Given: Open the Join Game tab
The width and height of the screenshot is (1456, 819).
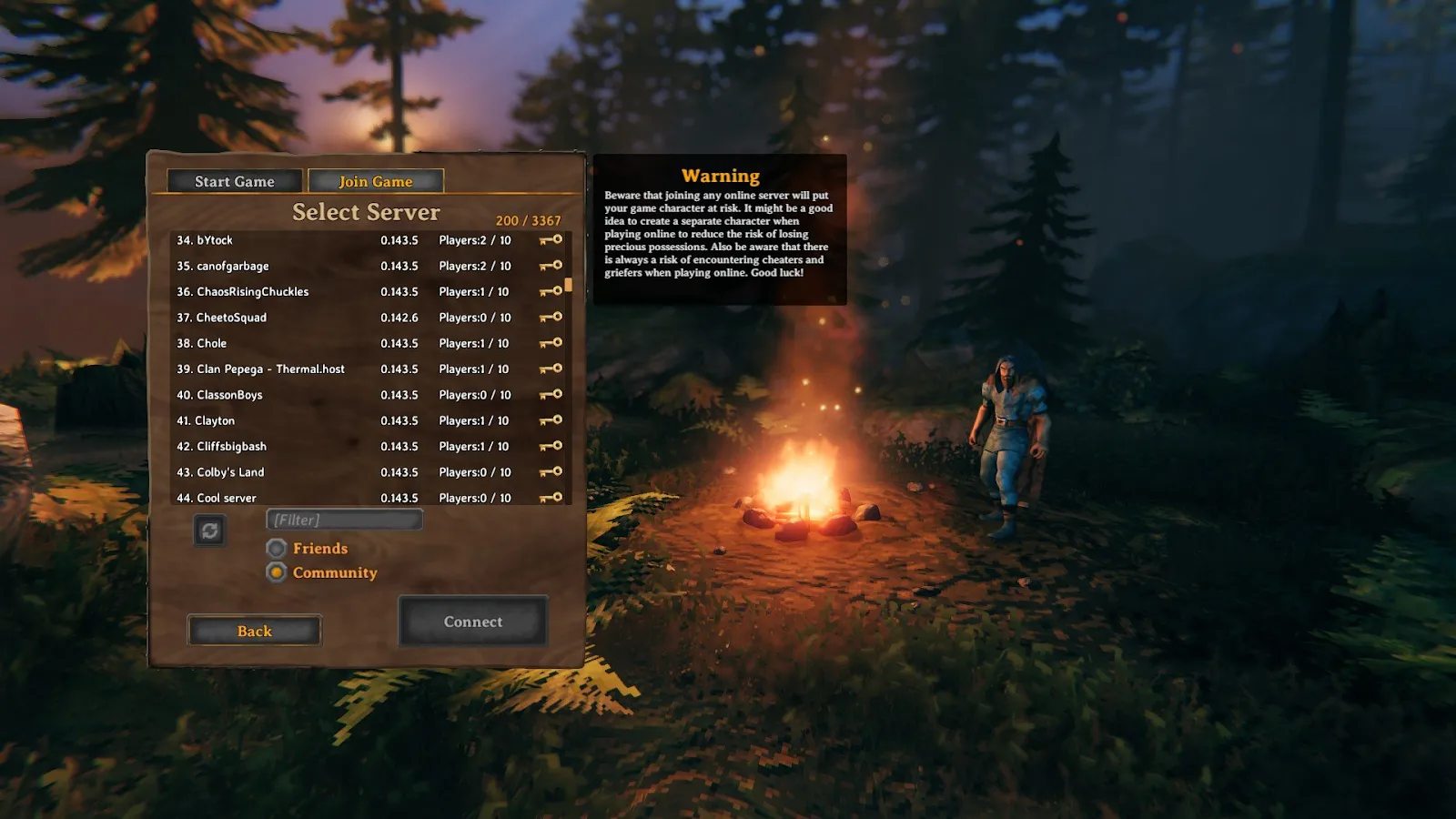Looking at the screenshot, I should coord(374,181).
